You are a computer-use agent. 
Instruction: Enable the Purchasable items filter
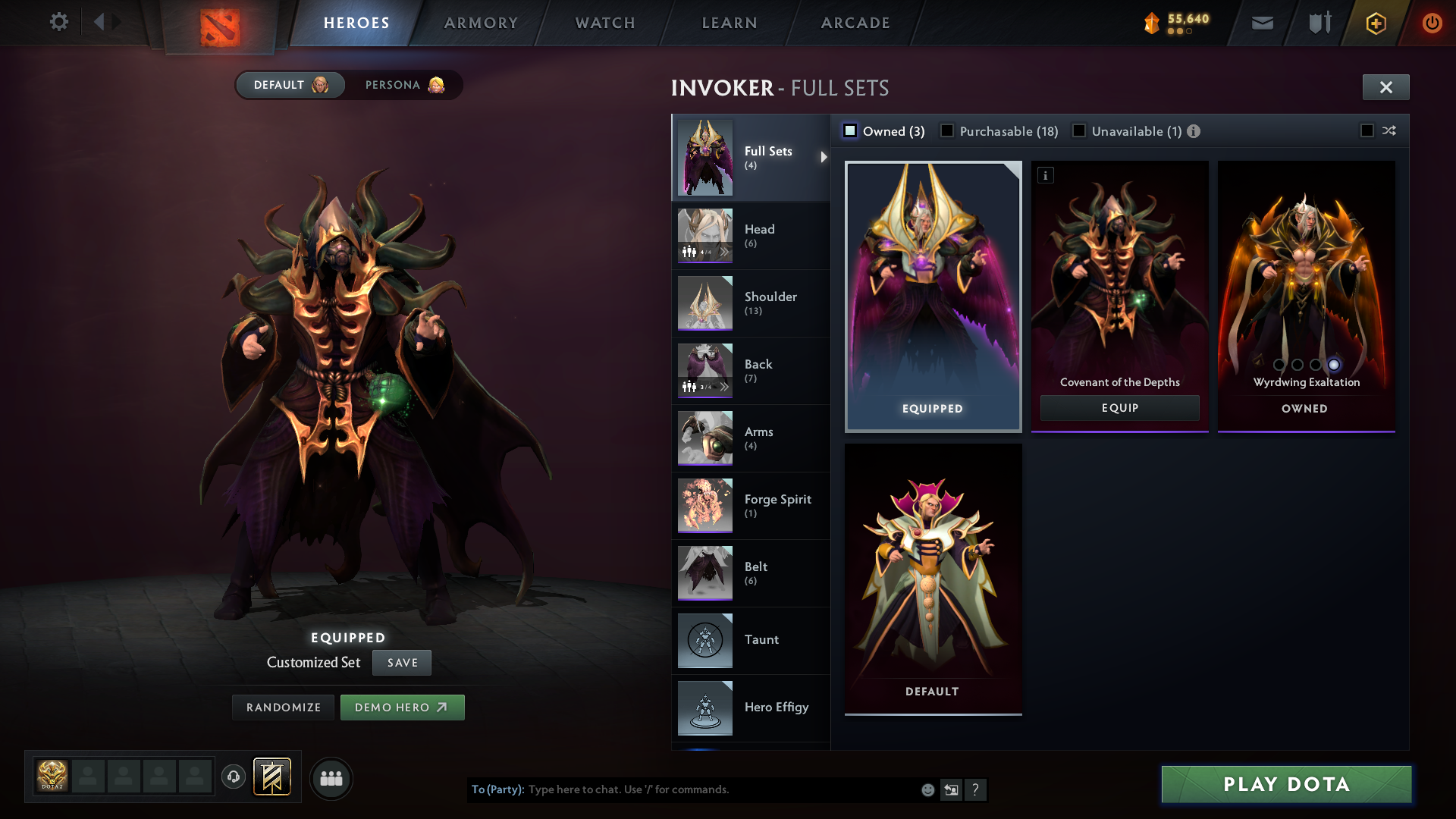(947, 131)
